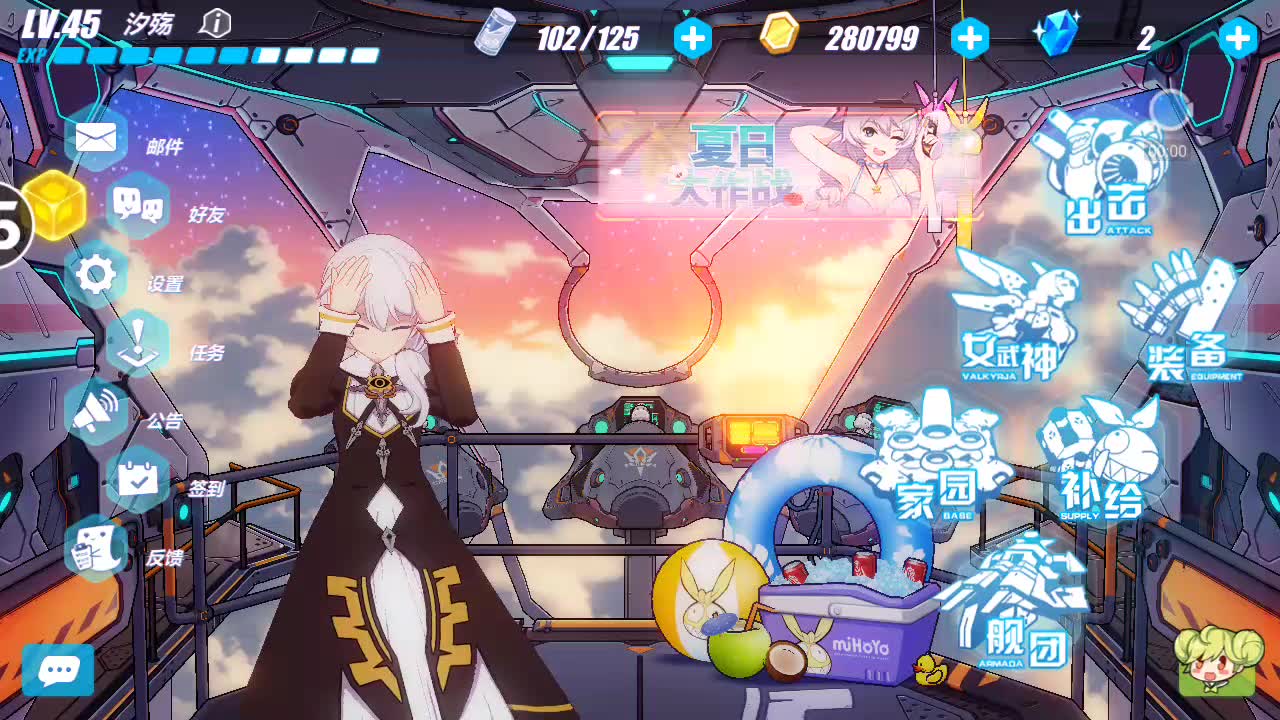Open the chat speech bubble
The image size is (1280, 720).
58,669
